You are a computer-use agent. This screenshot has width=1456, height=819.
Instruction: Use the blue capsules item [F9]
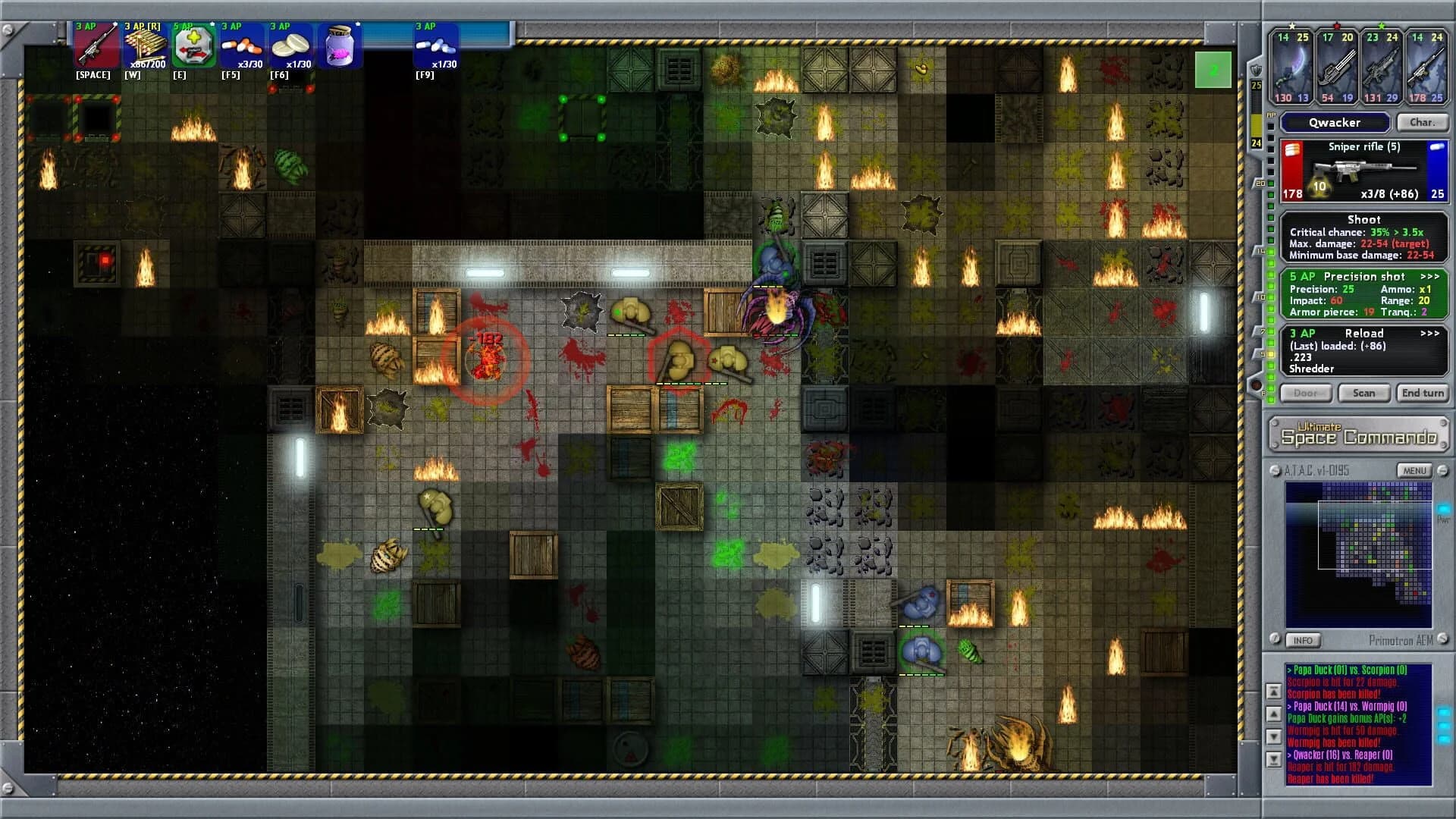click(432, 45)
